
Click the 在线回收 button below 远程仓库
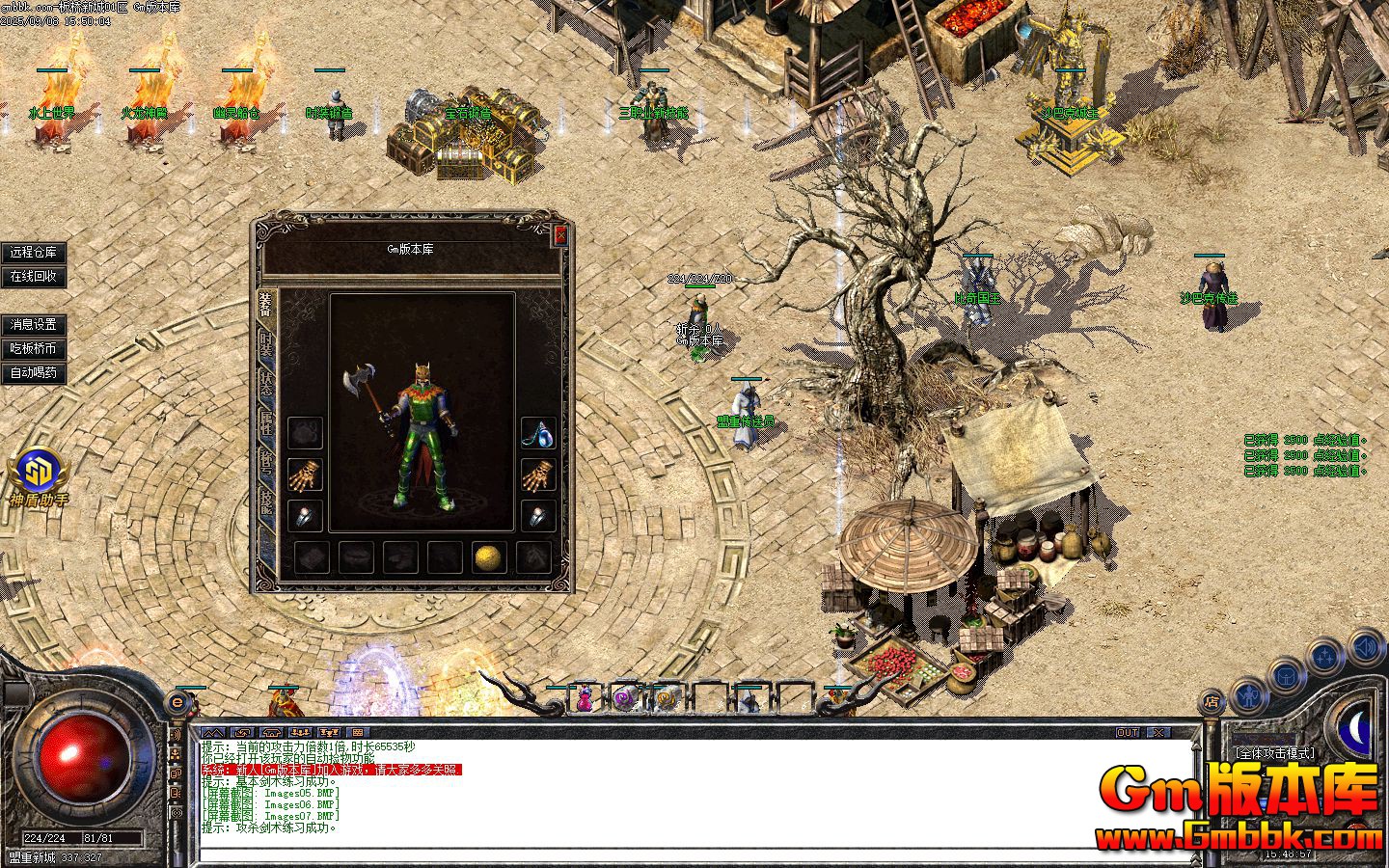tap(36, 278)
